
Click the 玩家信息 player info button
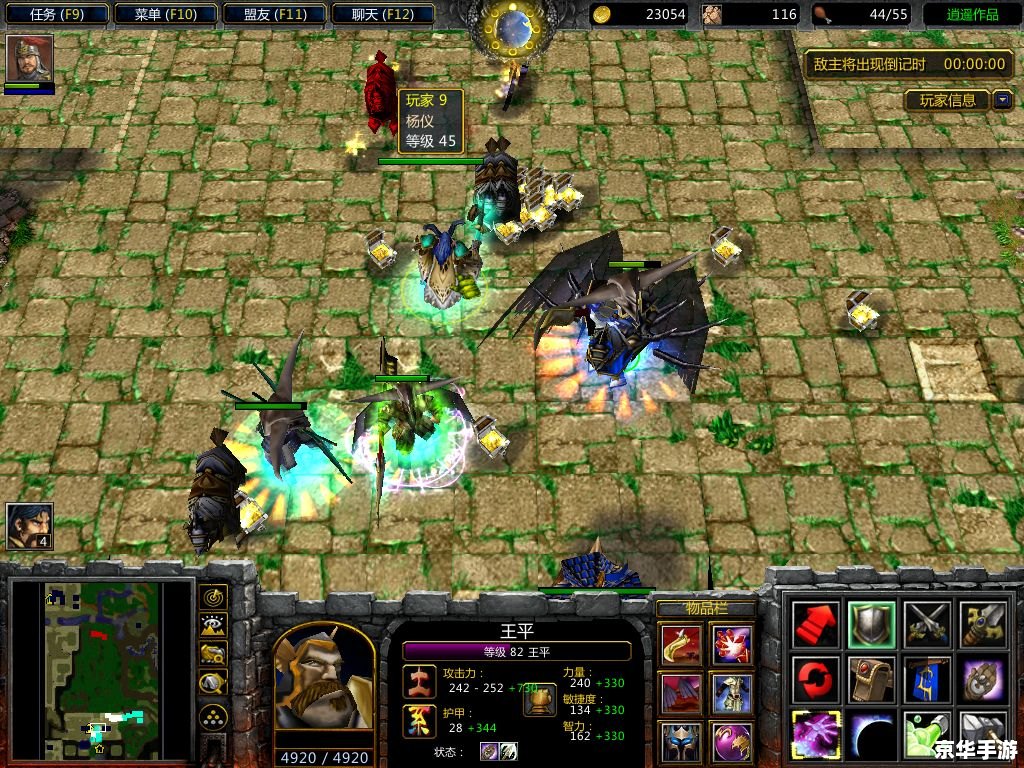coord(947,100)
